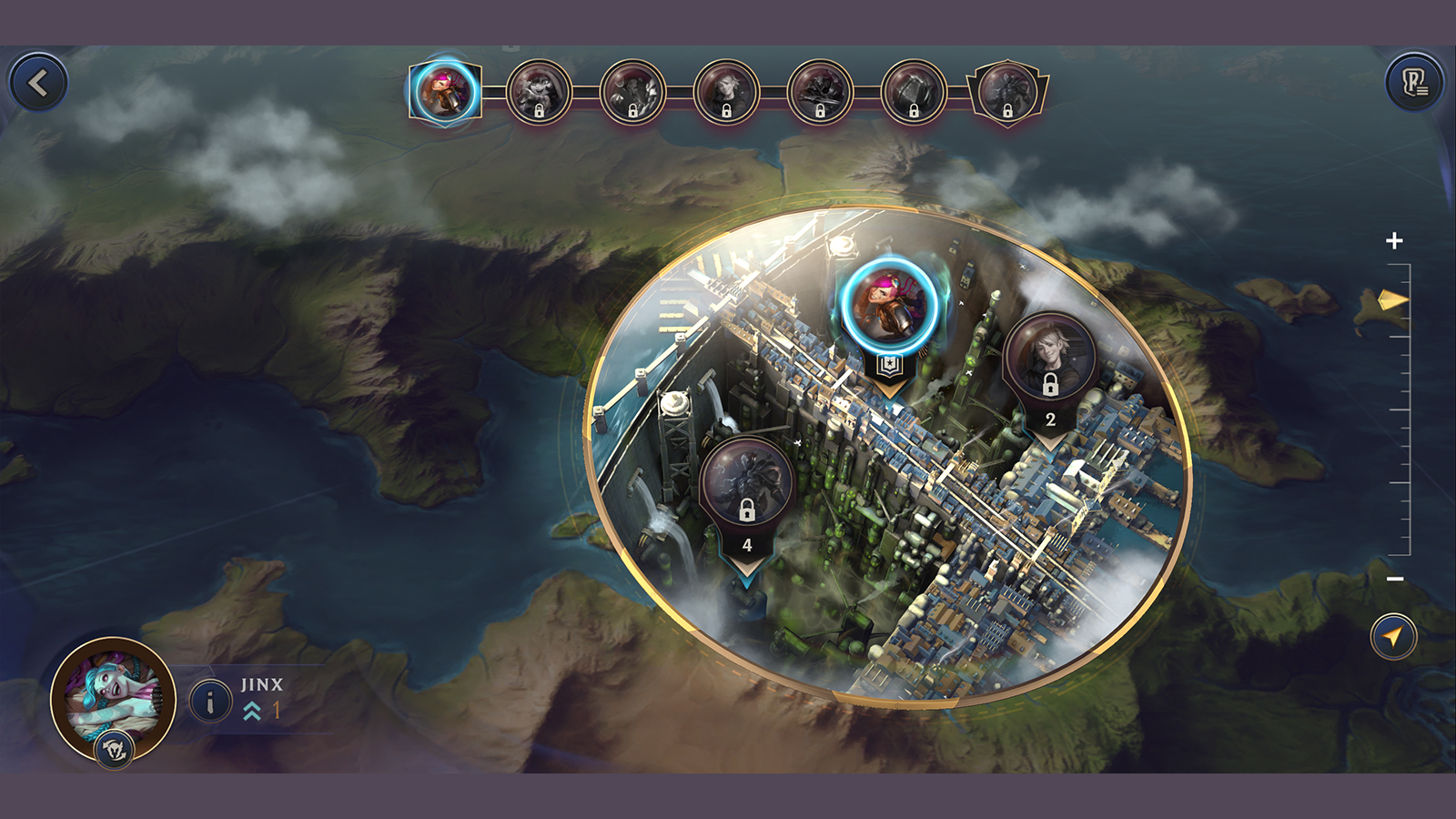Switch to the fifth chapter node on the top track
The height and width of the screenshot is (819, 1456).
[x=820, y=91]
